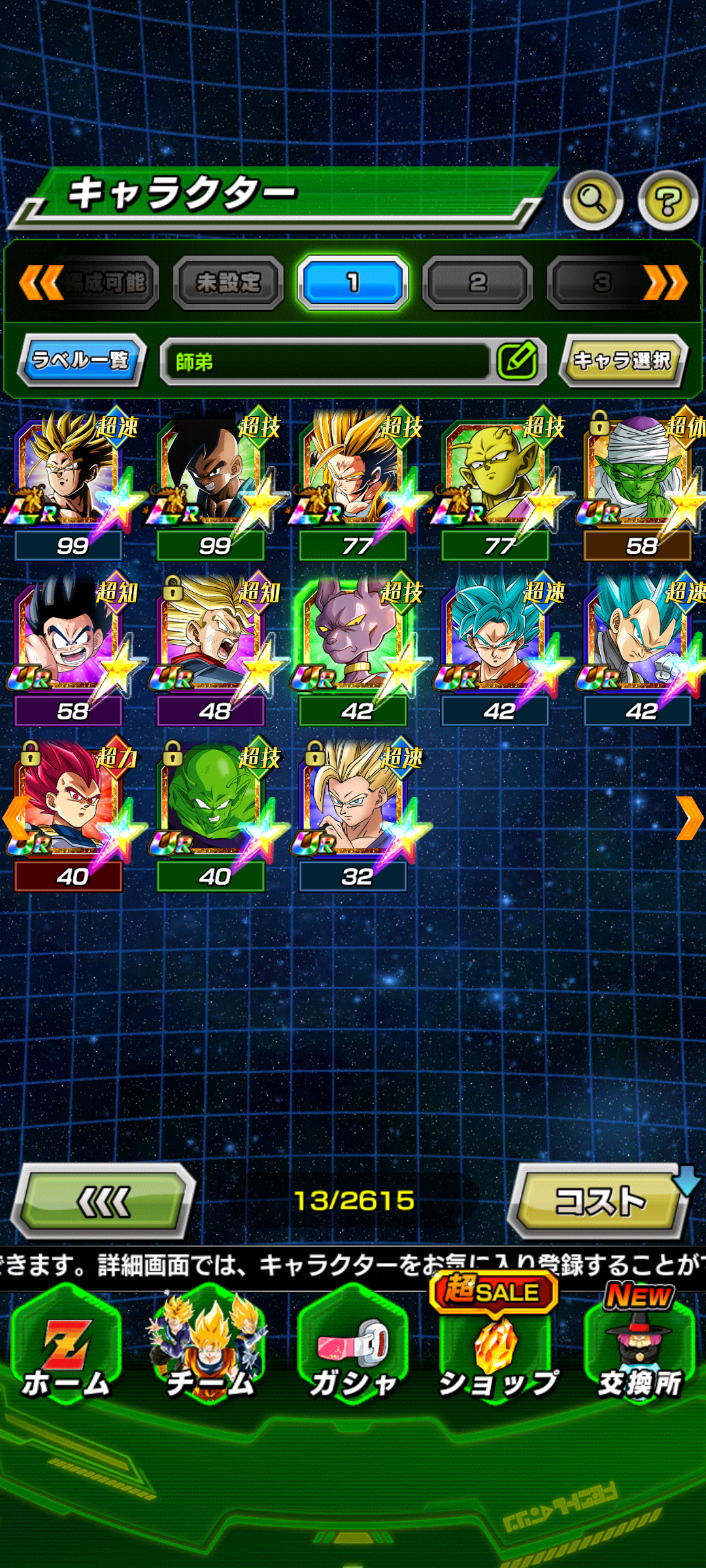Switch to label tab 2
The height and width of the screenshot is (1568, 706).
pos(477,283)
